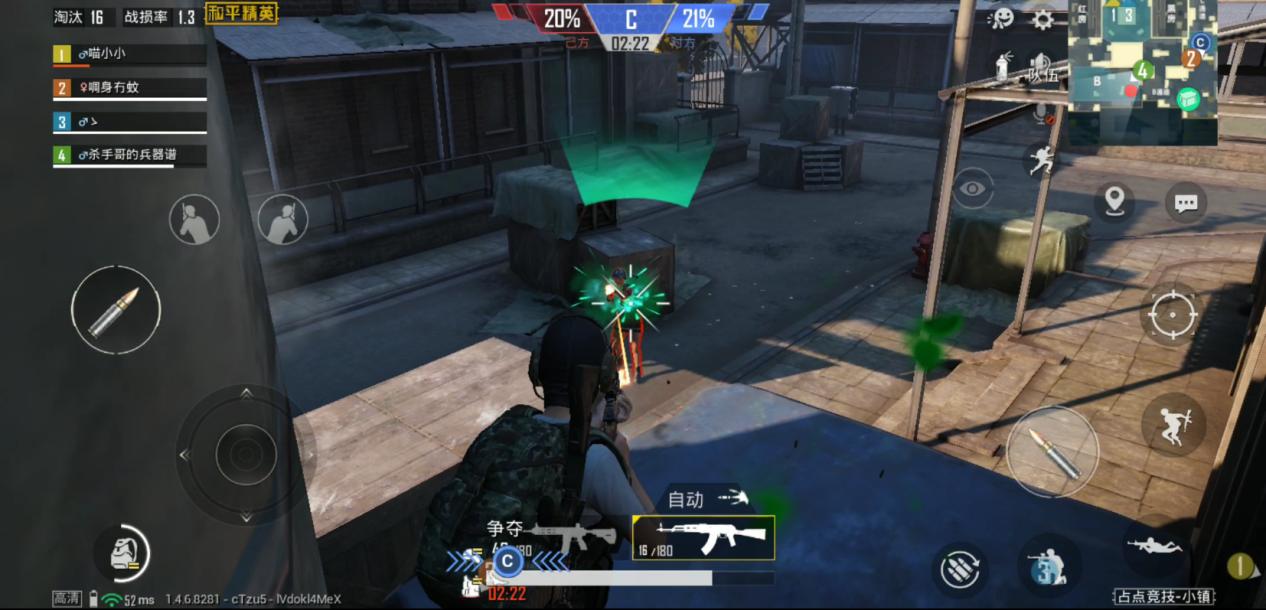Fire using the left bullet button
Image resolution: width=1266 pixels, height=610 pixels.
point(116,310)
